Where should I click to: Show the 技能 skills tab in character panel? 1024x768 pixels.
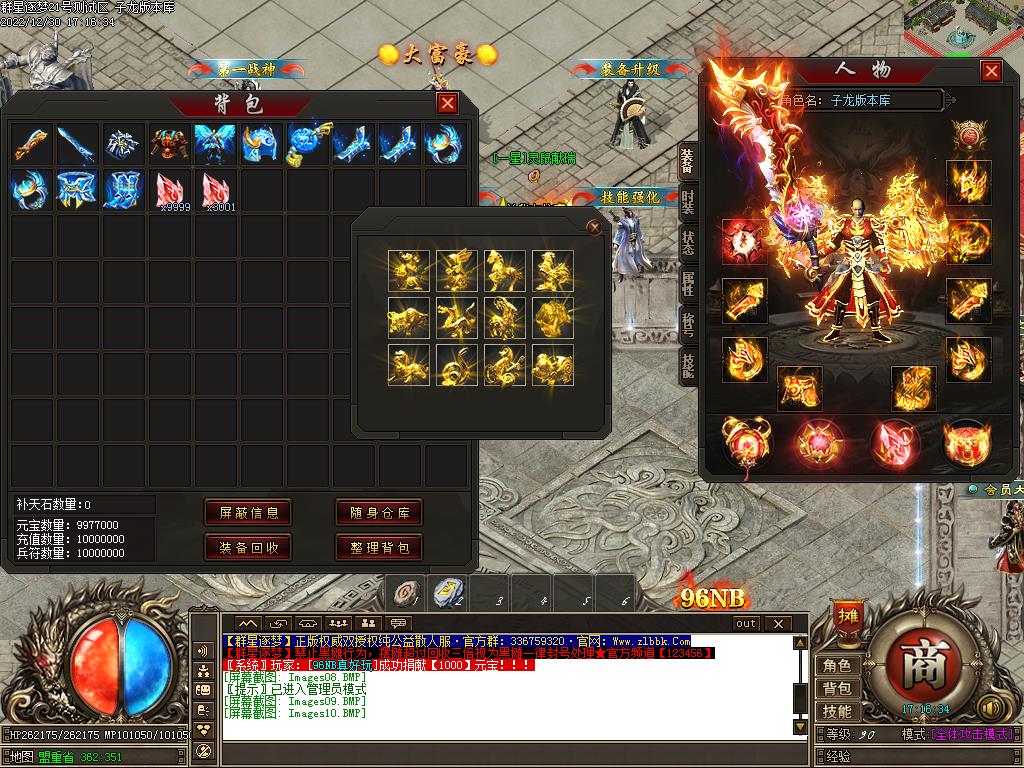pos(687,366)
